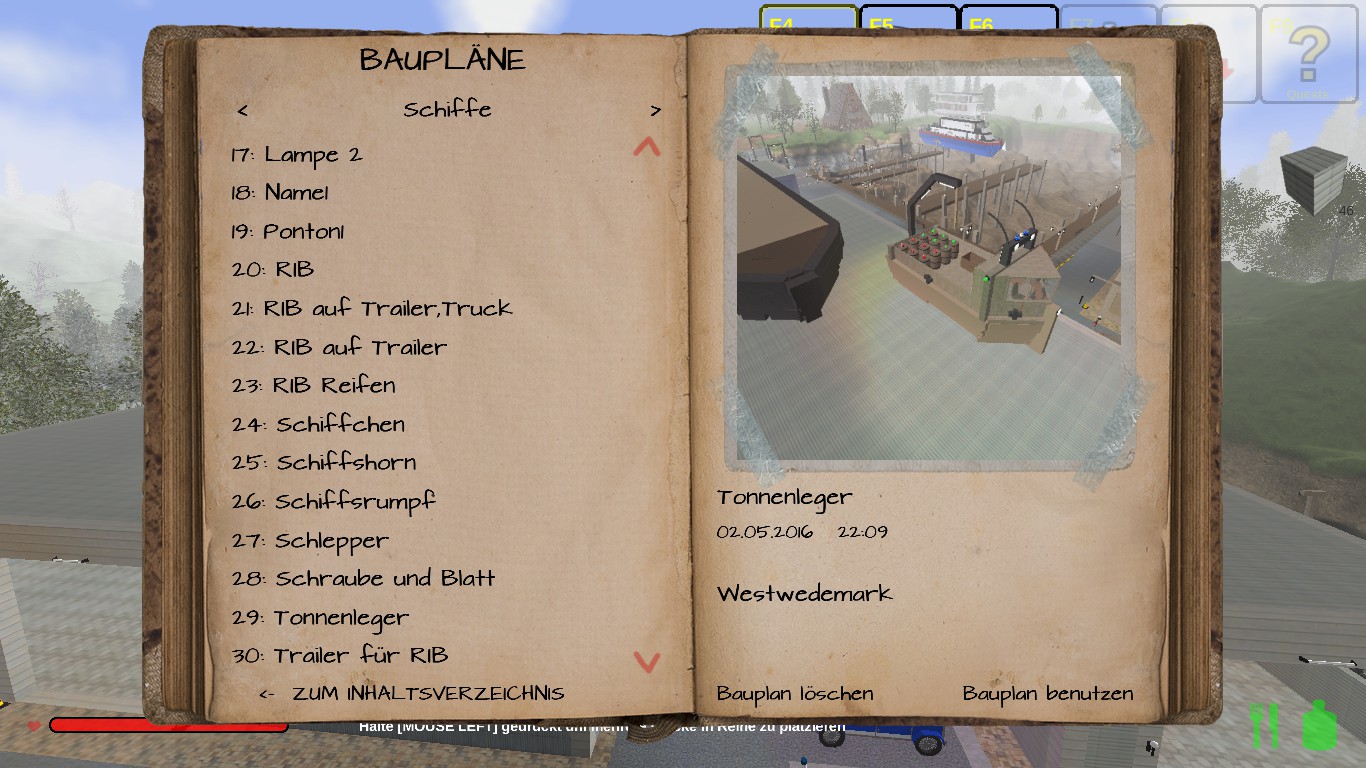Open the Schiffchen blueprint entry
The width and height of the screenshot is (1366, 768).
pyautogui.click(x=318, y=424)
